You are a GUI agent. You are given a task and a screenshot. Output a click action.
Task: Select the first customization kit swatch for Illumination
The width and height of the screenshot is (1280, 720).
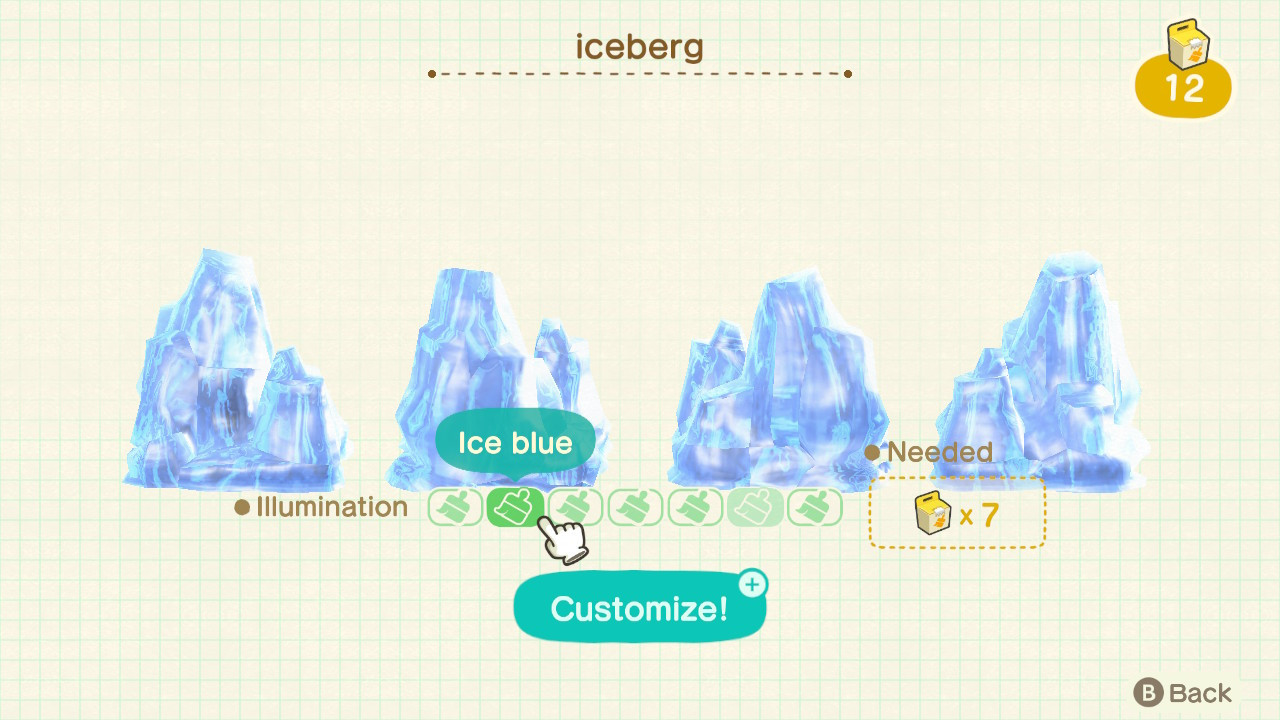pos(455,507)
